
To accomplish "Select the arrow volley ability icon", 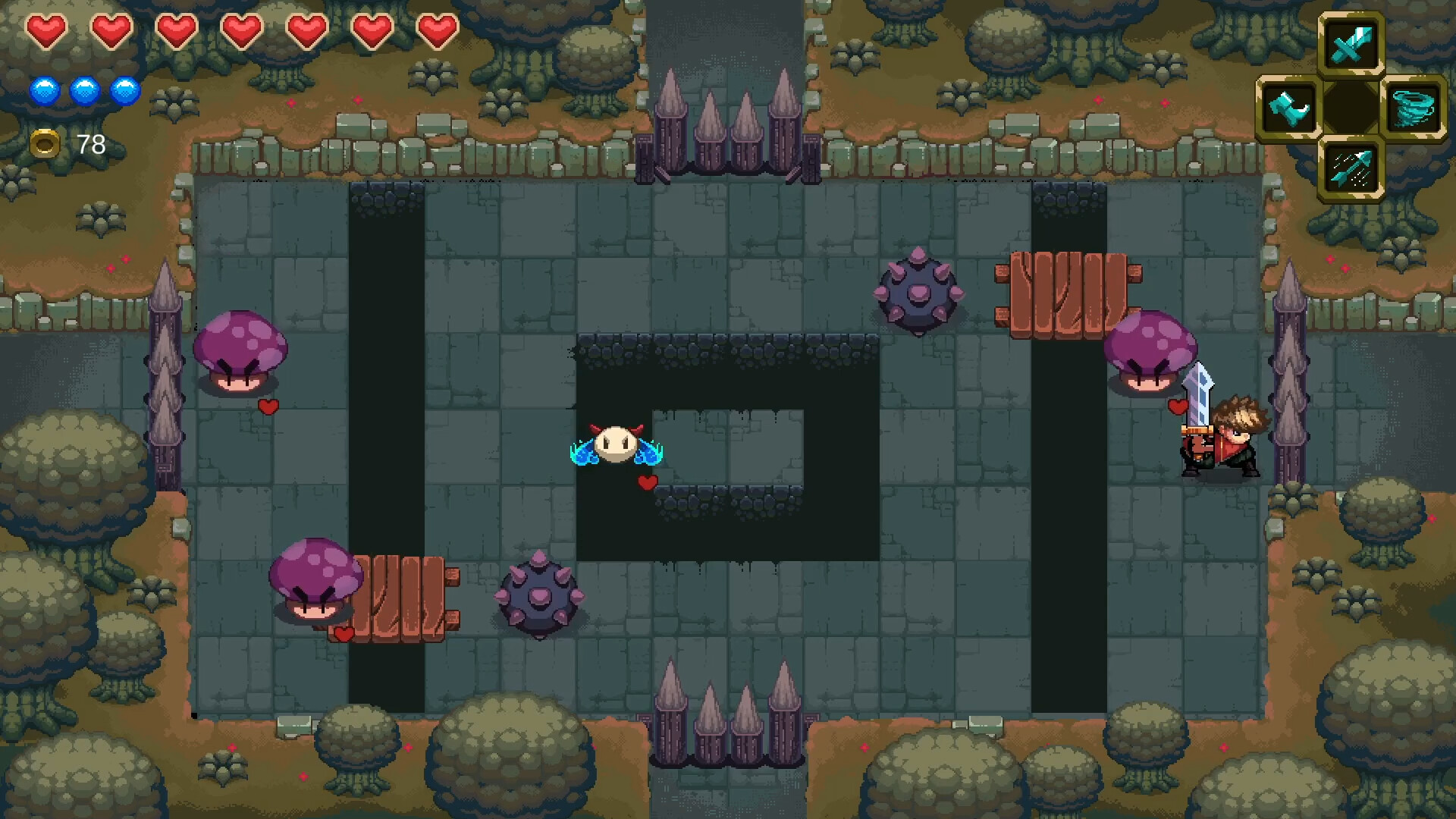I will [1352, 168].
